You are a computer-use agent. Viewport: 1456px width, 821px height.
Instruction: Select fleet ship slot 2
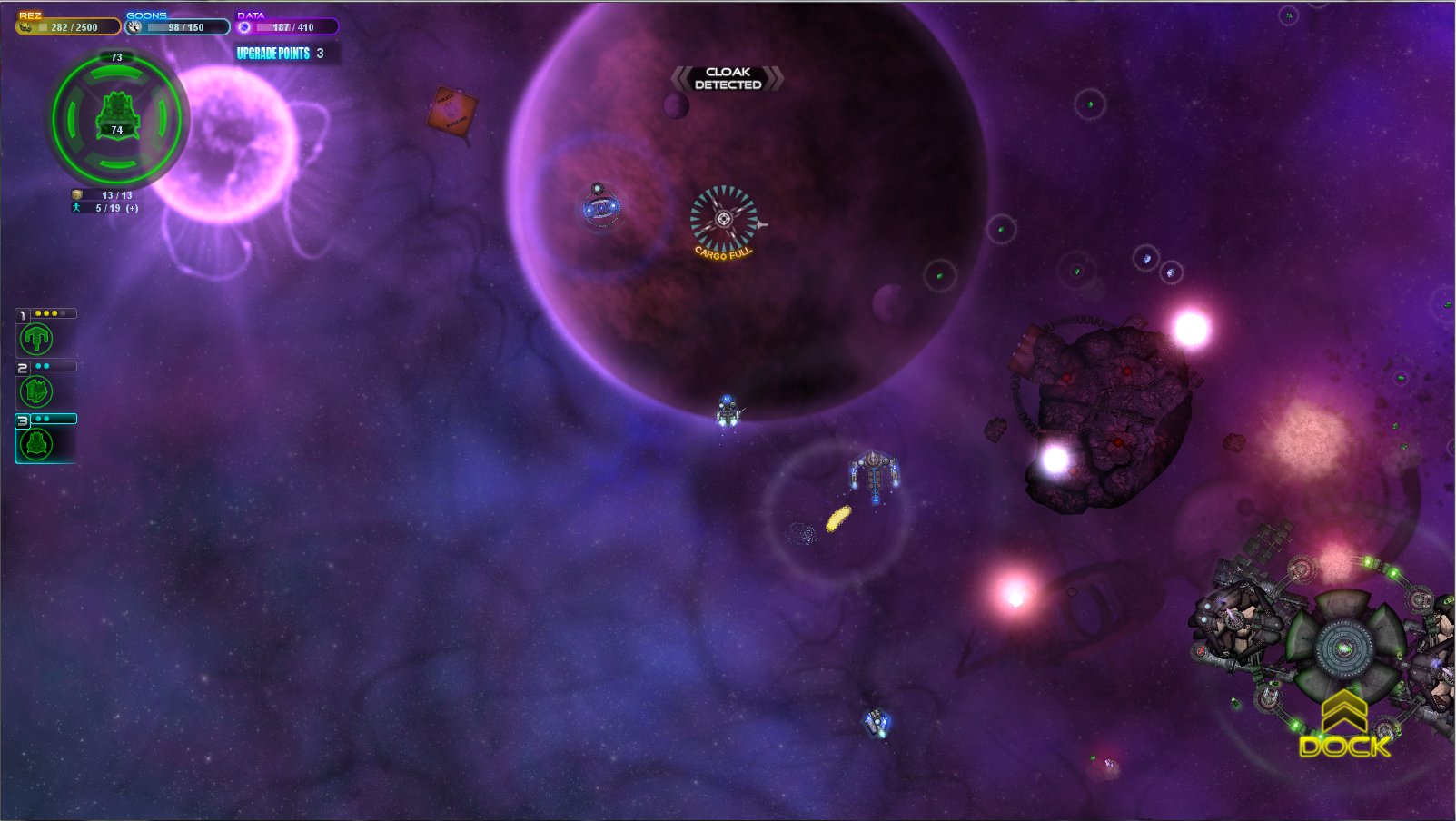[x=36, y=391]
